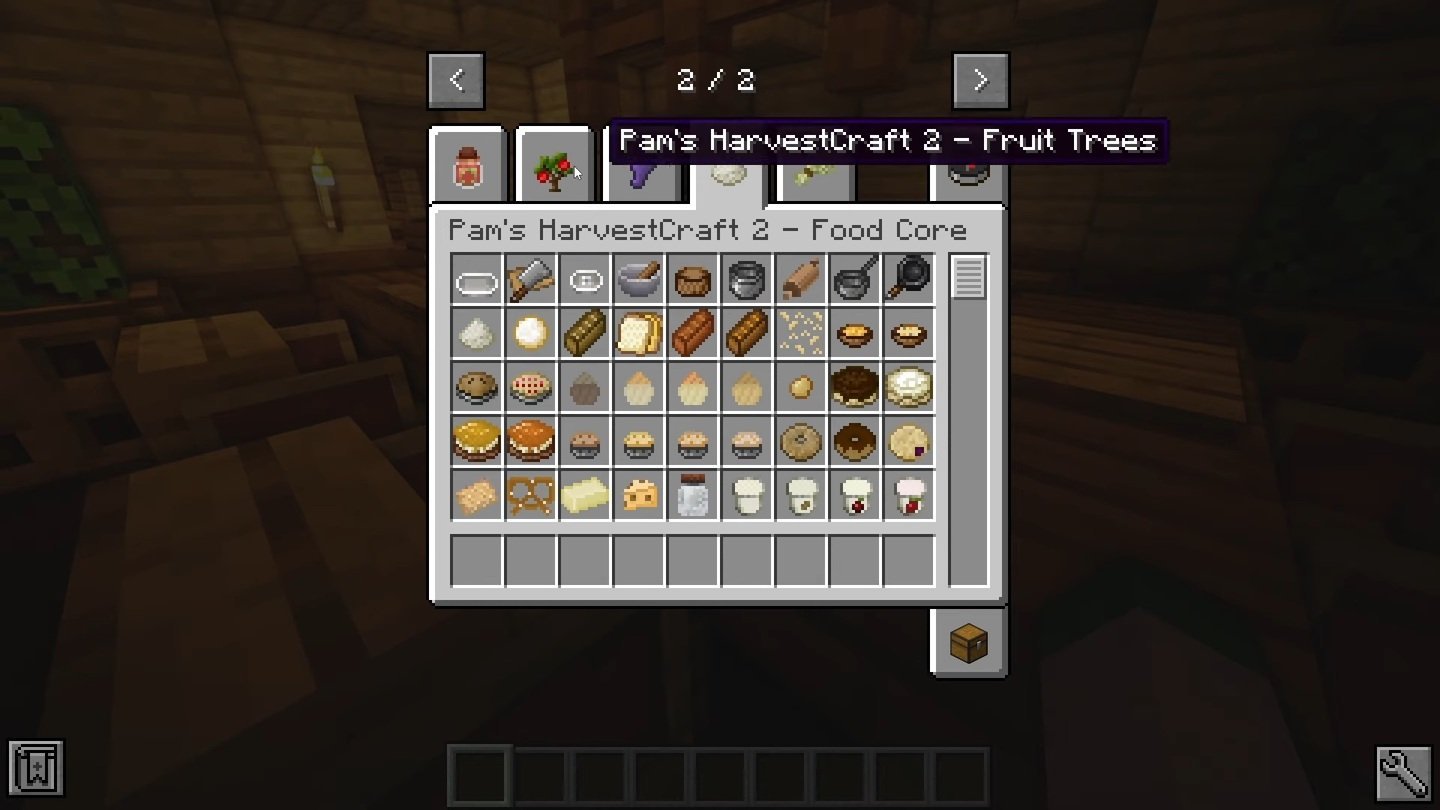Open the mod configuration wrench
Image resolution: width=1440 pixels, height=810 pixels.
click(x=1404, y=770)
